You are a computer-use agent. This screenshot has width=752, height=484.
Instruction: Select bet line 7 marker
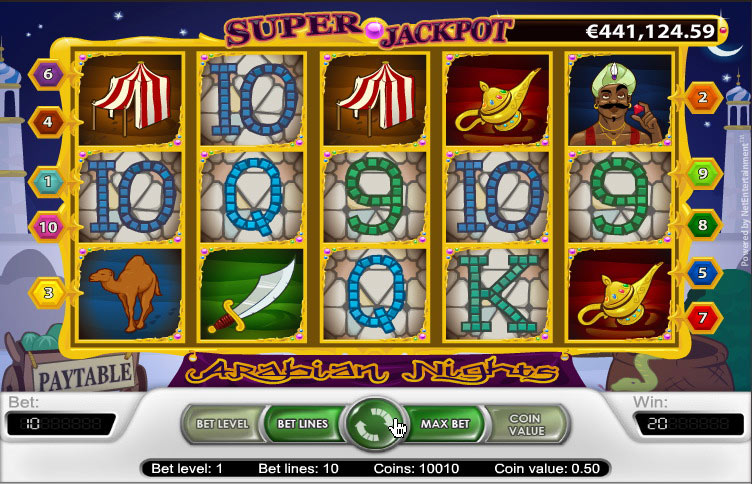point(703,318)
